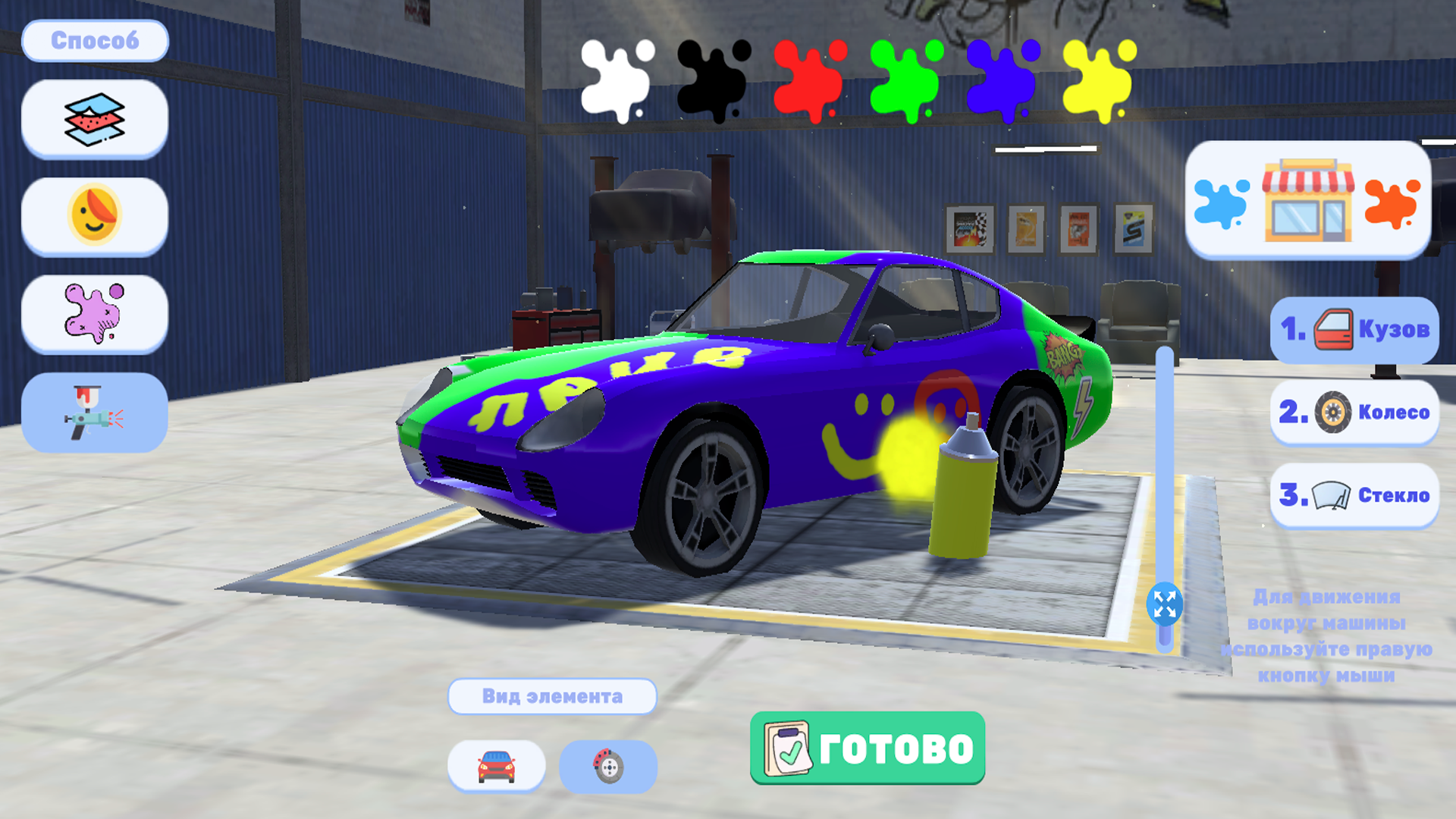Switch to painting the car body element
Screen dimensions: 1456x819
497,767
